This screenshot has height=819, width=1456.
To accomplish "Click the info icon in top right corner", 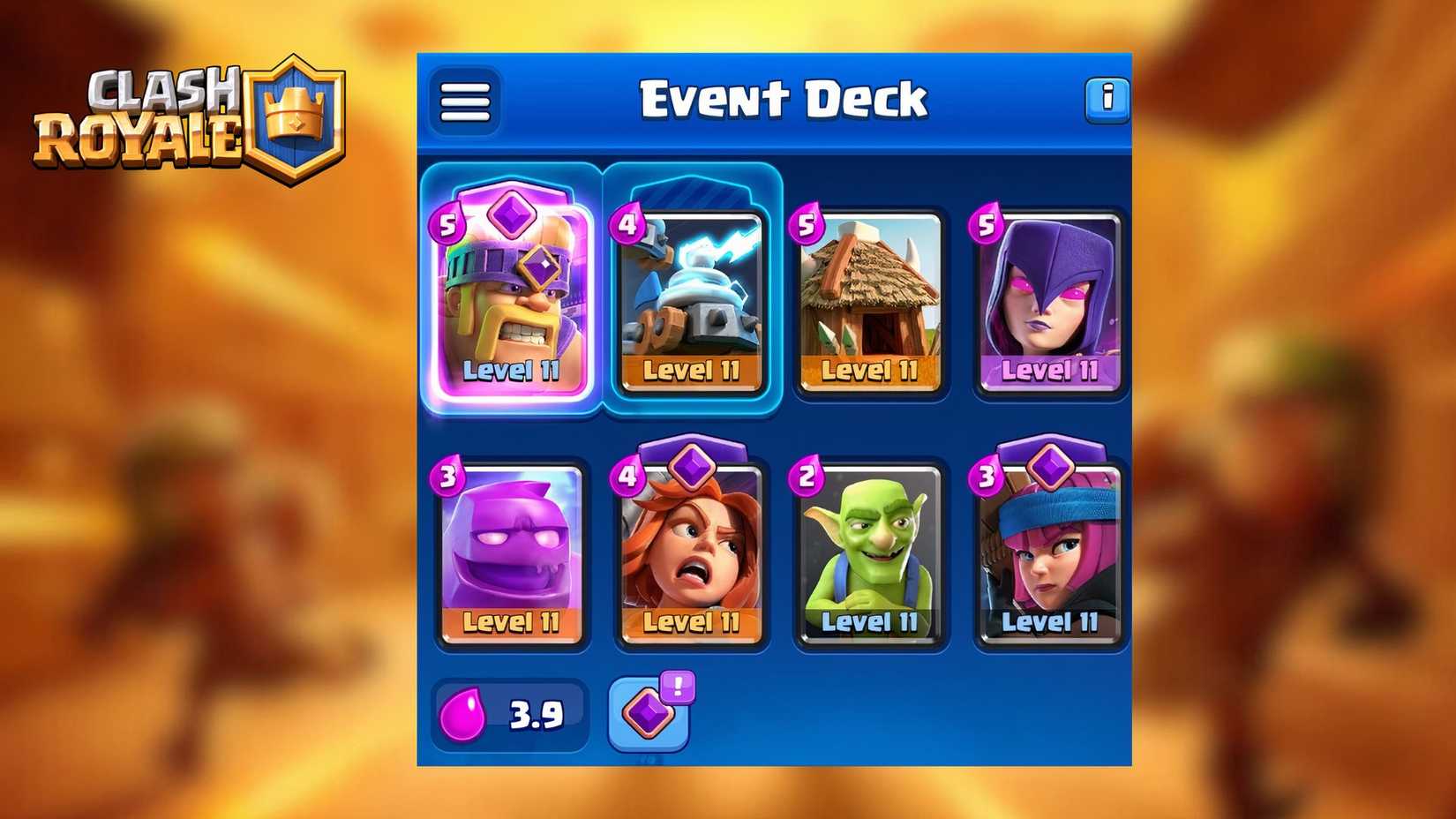I will (1108, 99).
